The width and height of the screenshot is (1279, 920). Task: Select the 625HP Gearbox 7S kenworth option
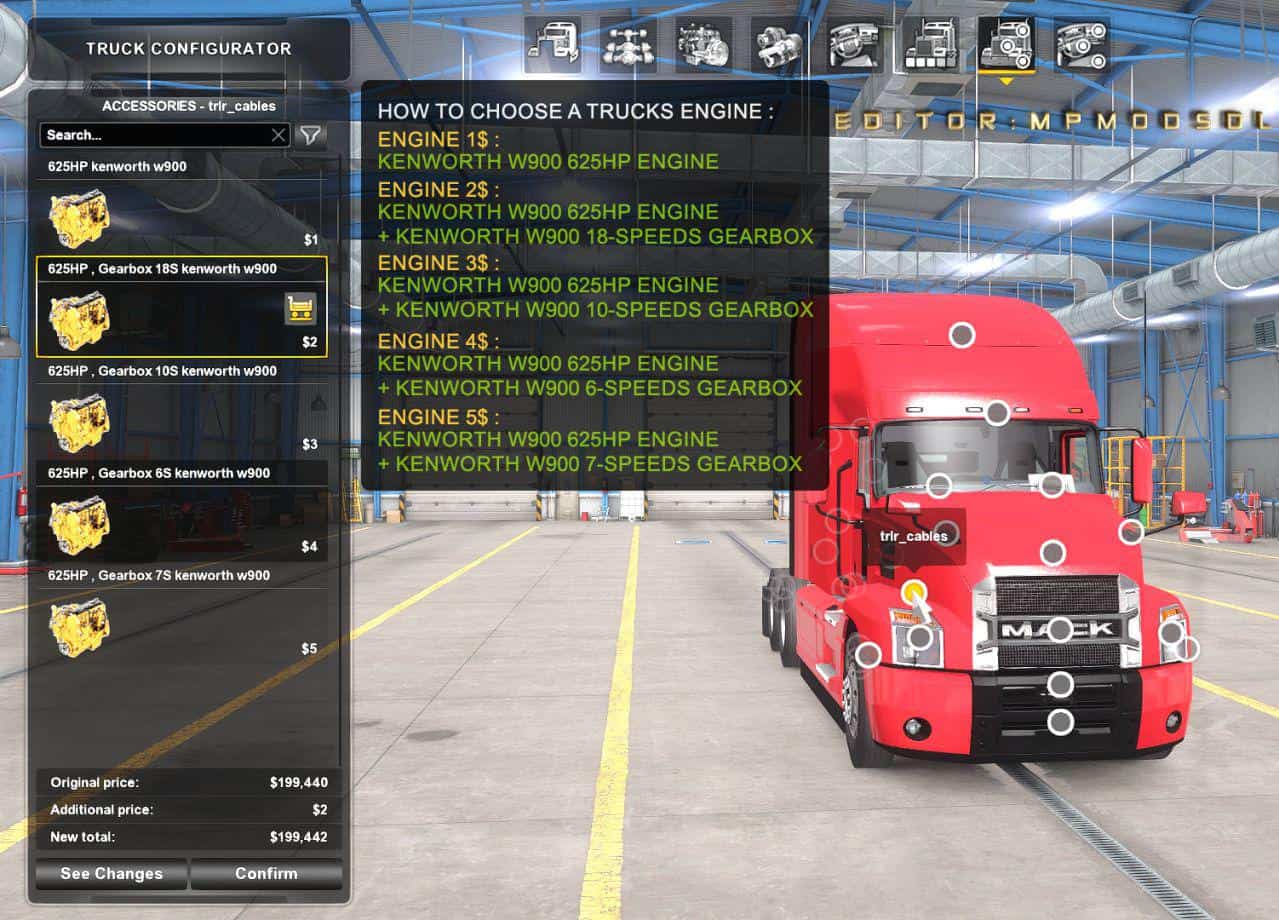click(x=181, y=626)
